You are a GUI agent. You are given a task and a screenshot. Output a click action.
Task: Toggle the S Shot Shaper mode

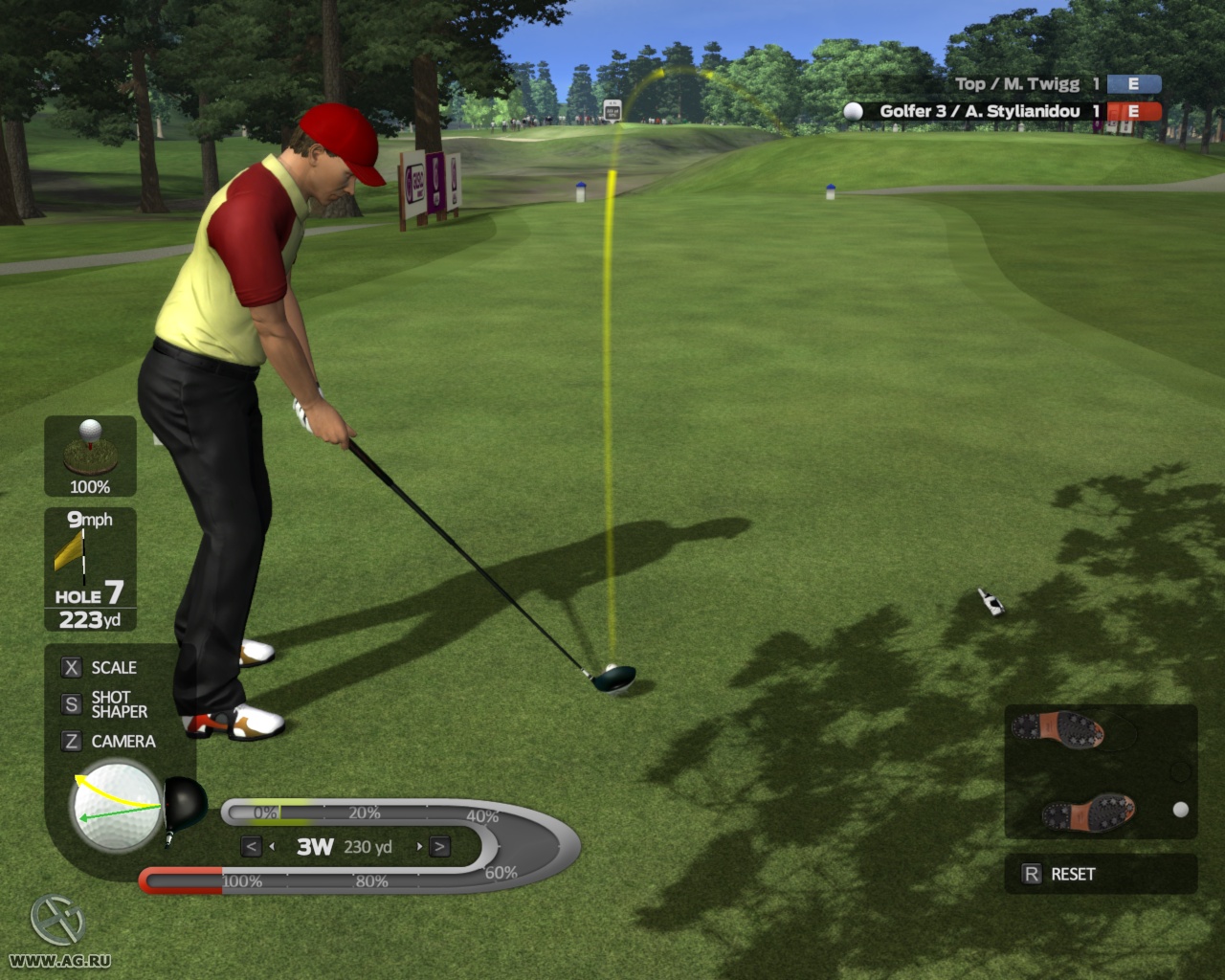coord(105,703)
